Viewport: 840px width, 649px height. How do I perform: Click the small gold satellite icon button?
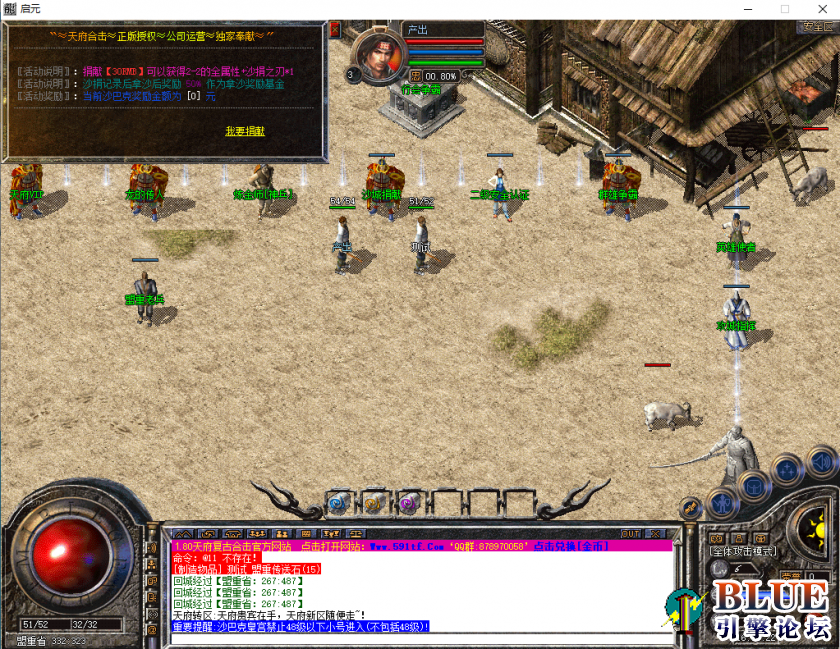tap(690, 507)
